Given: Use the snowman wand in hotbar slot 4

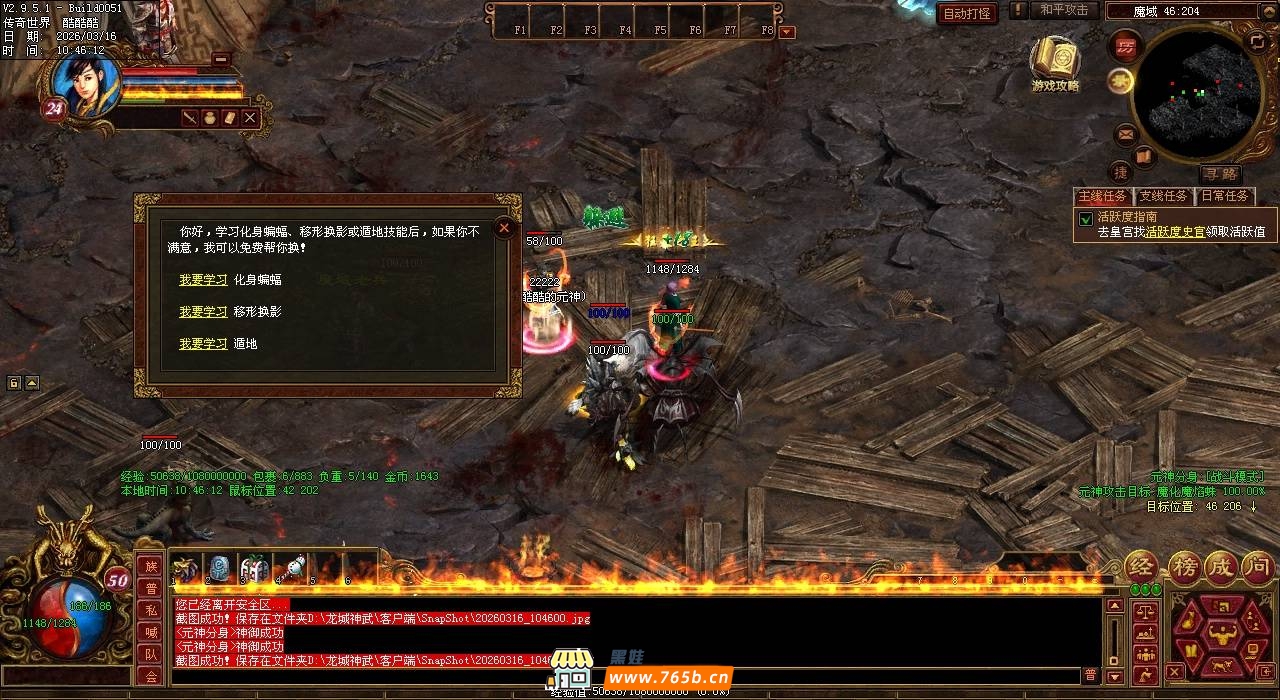Looking at the screenshot, I should (289, 568).
